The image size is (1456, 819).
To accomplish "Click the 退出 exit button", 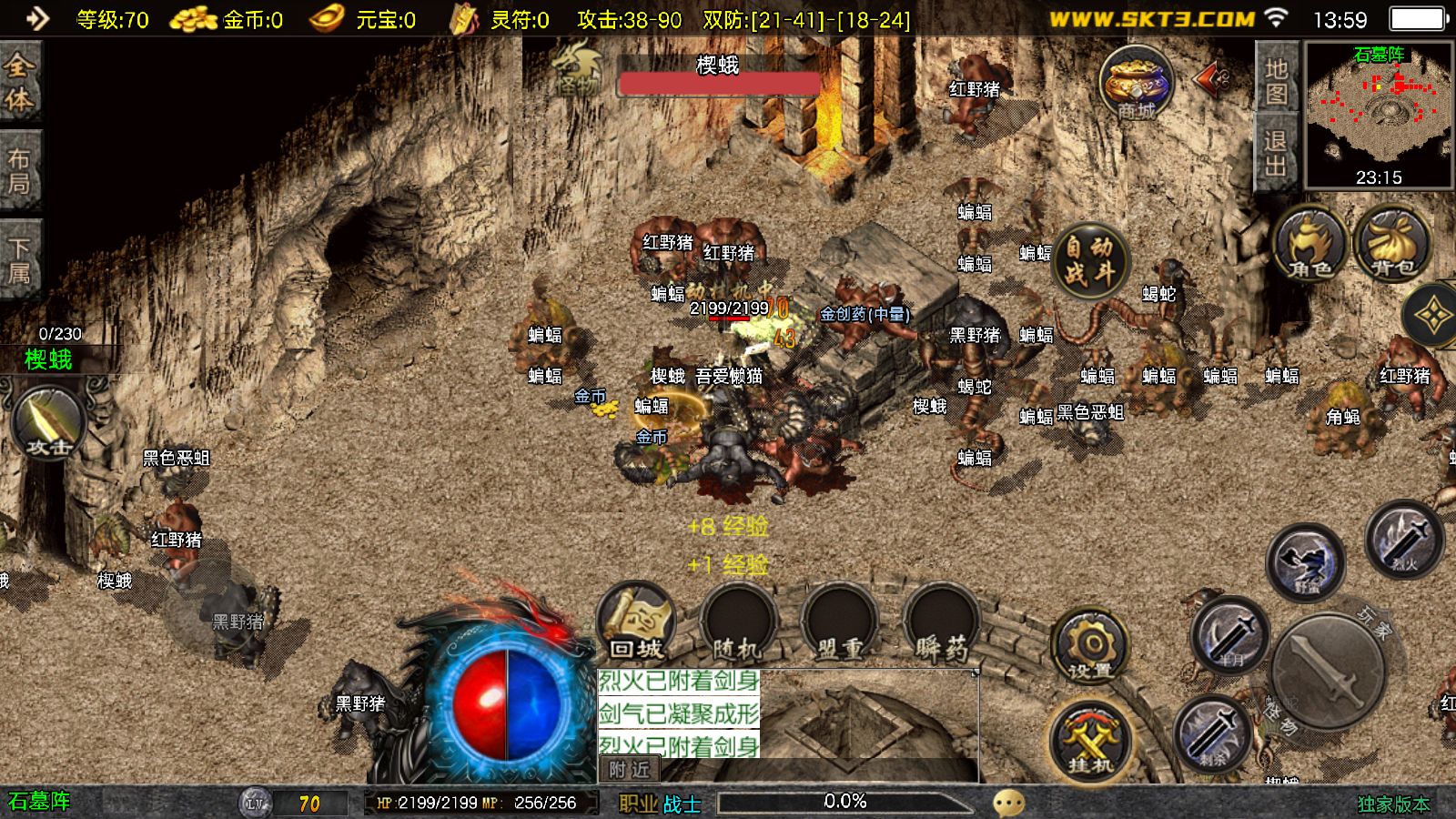I will point(1276,153).
